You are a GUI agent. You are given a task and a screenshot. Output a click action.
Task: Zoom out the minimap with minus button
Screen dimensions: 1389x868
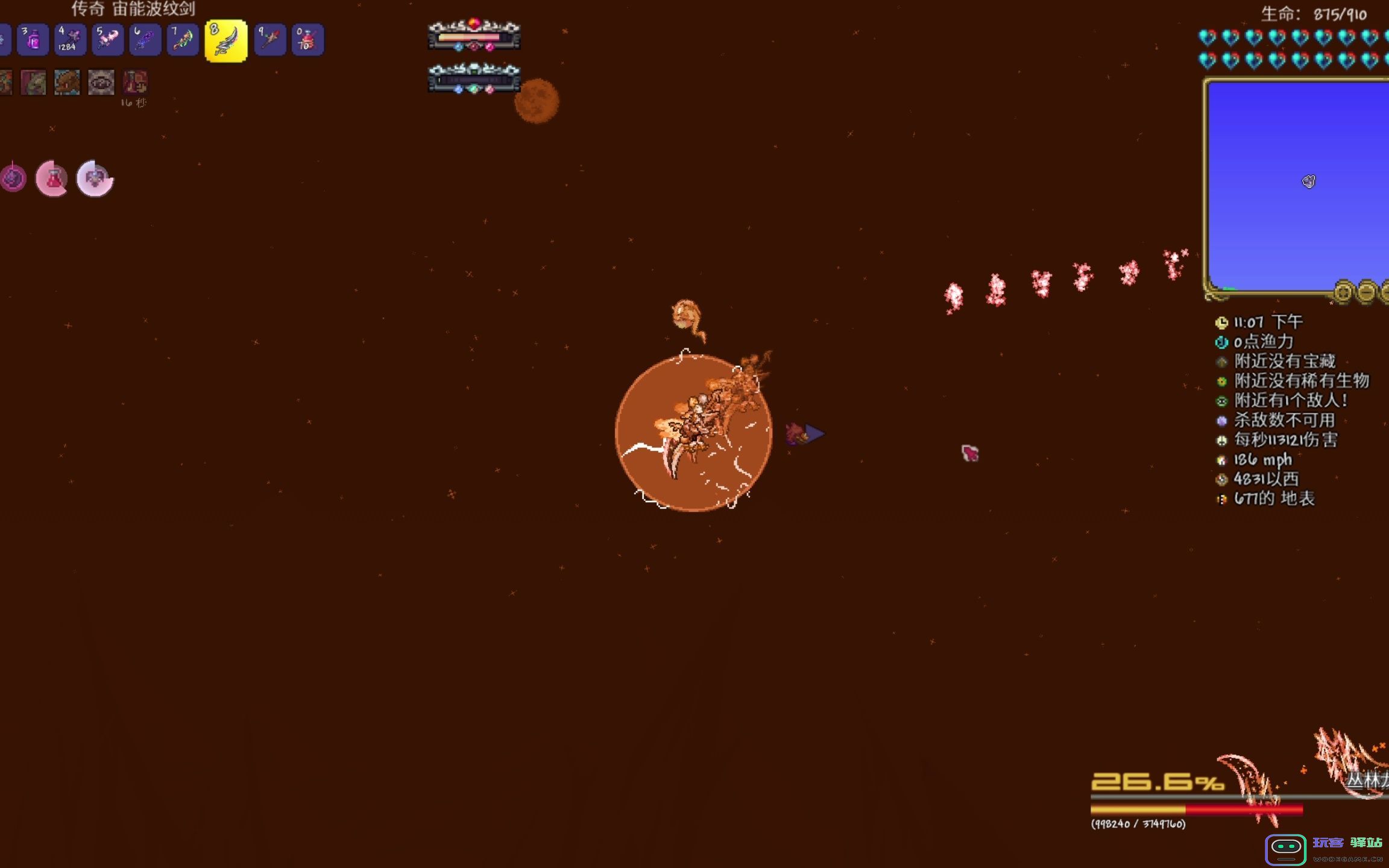tap(1366, 292)
